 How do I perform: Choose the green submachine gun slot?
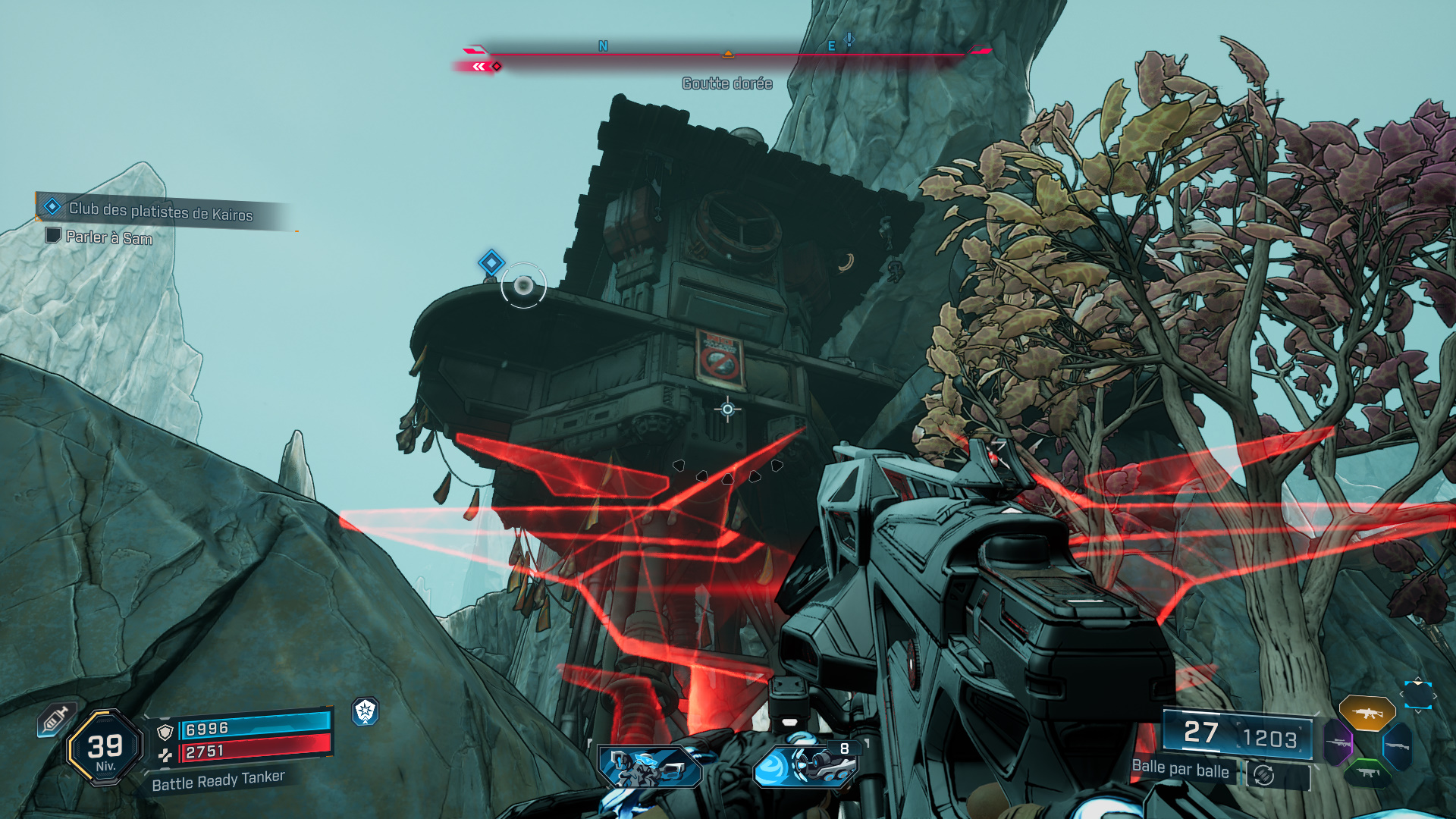1367,773
